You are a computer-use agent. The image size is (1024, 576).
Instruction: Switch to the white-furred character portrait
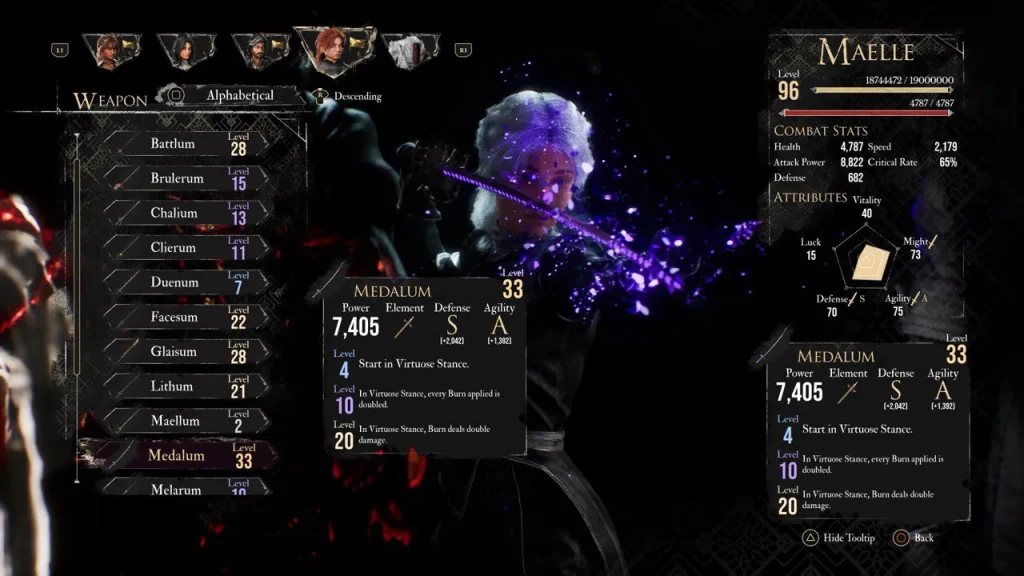(408, 50)
